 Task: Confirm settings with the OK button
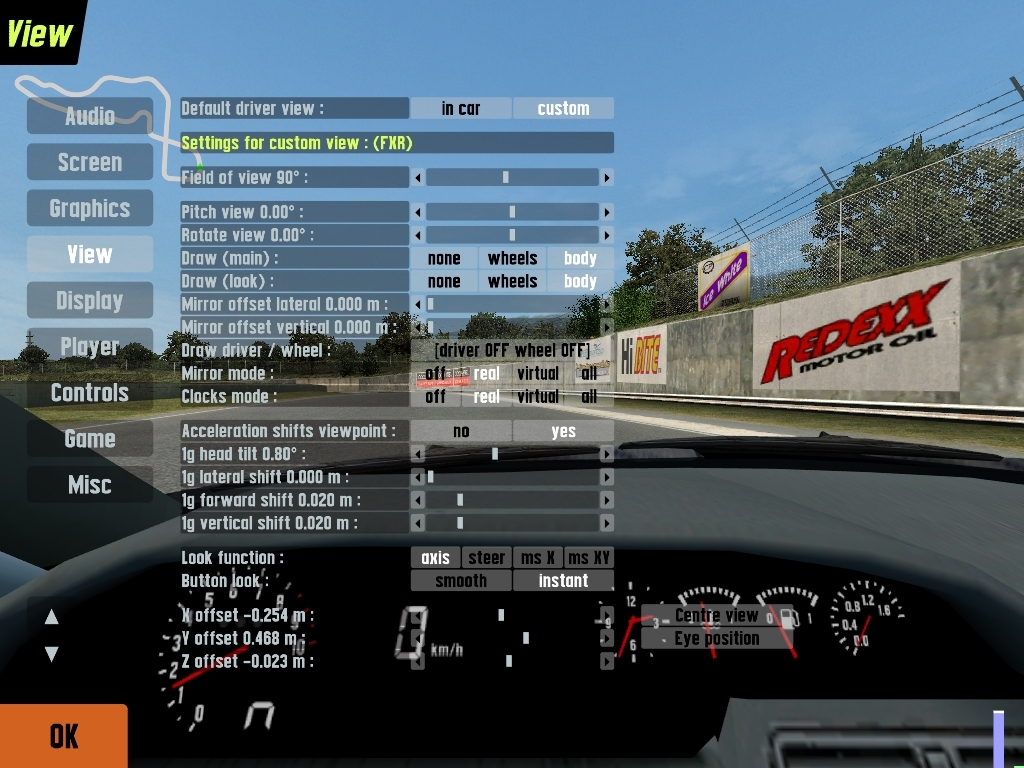[64, 736]
